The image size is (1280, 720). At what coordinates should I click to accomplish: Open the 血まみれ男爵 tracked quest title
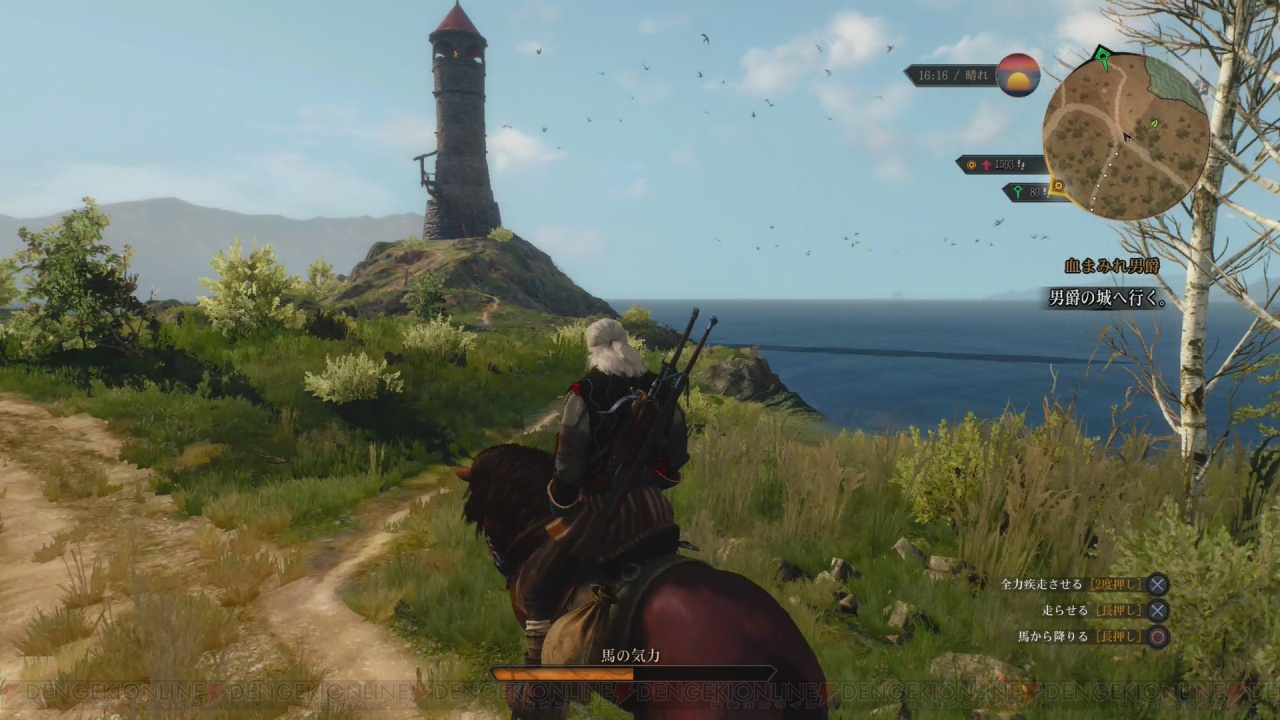point(1111,266)
